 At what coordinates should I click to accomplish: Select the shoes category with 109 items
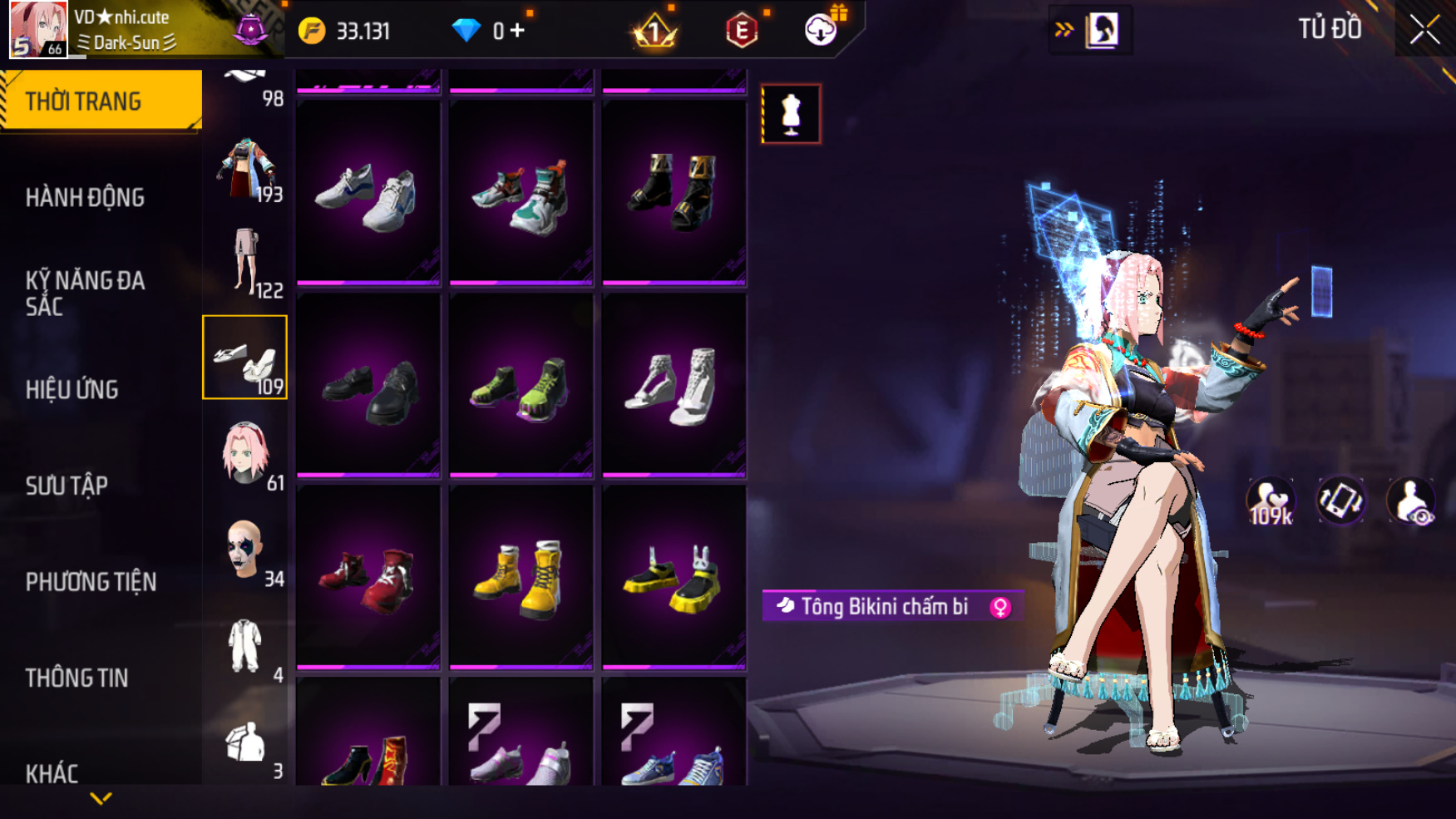(x=245, y=358)
